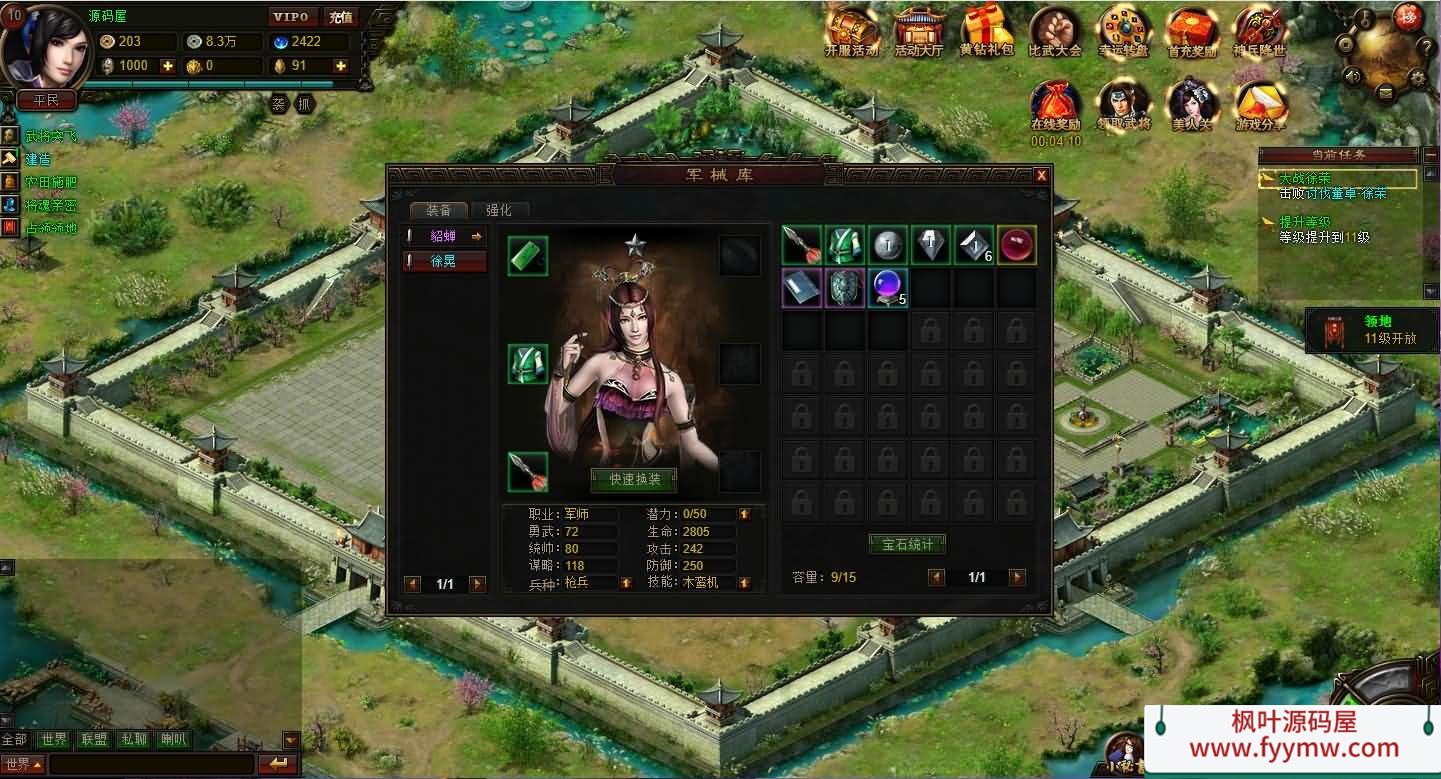Close the 军械库 armory window
This screenshot has width=1441, height=779.
click(1041, 176)
